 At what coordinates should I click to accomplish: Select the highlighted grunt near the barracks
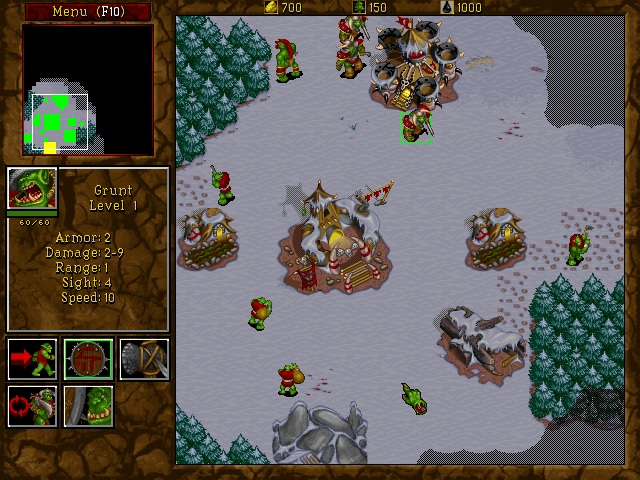coord(416,126)
